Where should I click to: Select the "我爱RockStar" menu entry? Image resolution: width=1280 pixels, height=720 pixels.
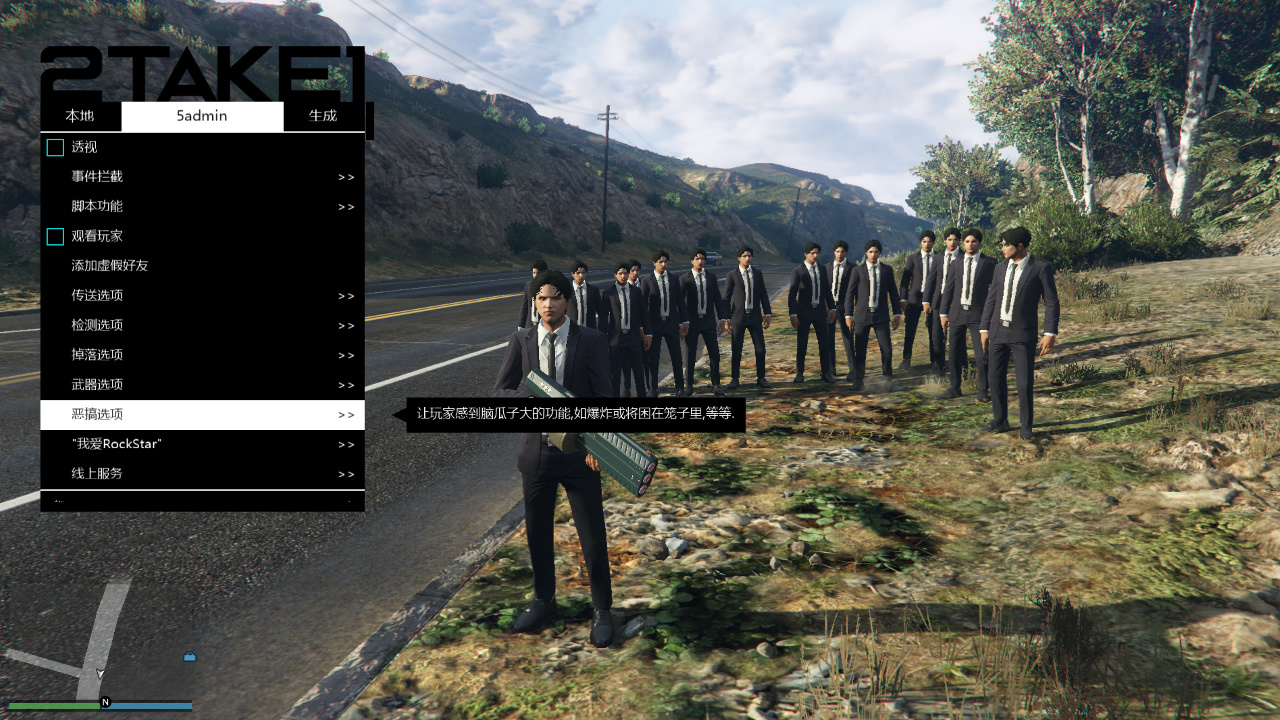(x=200, y=443)
